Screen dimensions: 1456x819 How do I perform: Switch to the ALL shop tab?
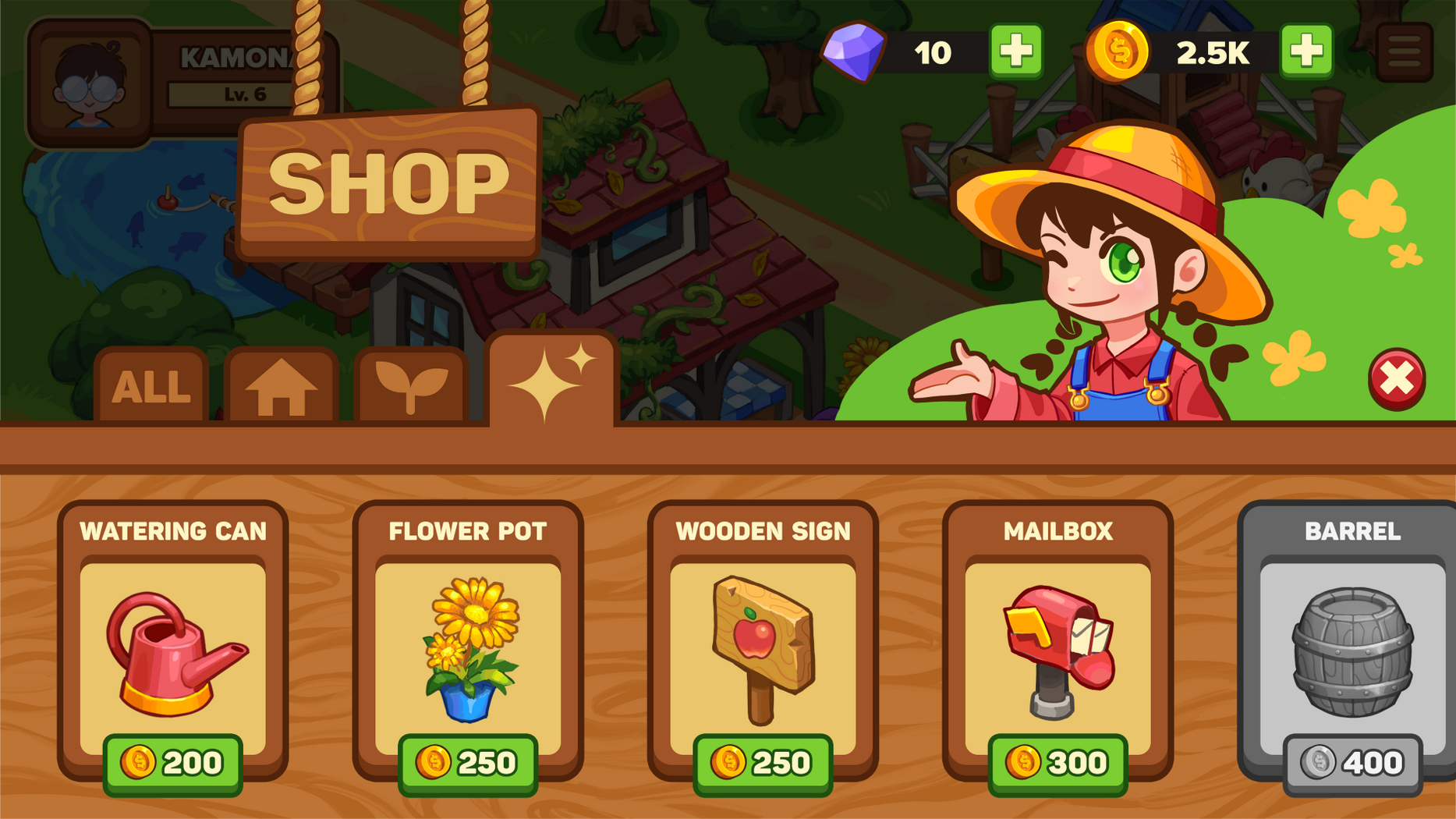pyautogui.click(x=151, y=386)
